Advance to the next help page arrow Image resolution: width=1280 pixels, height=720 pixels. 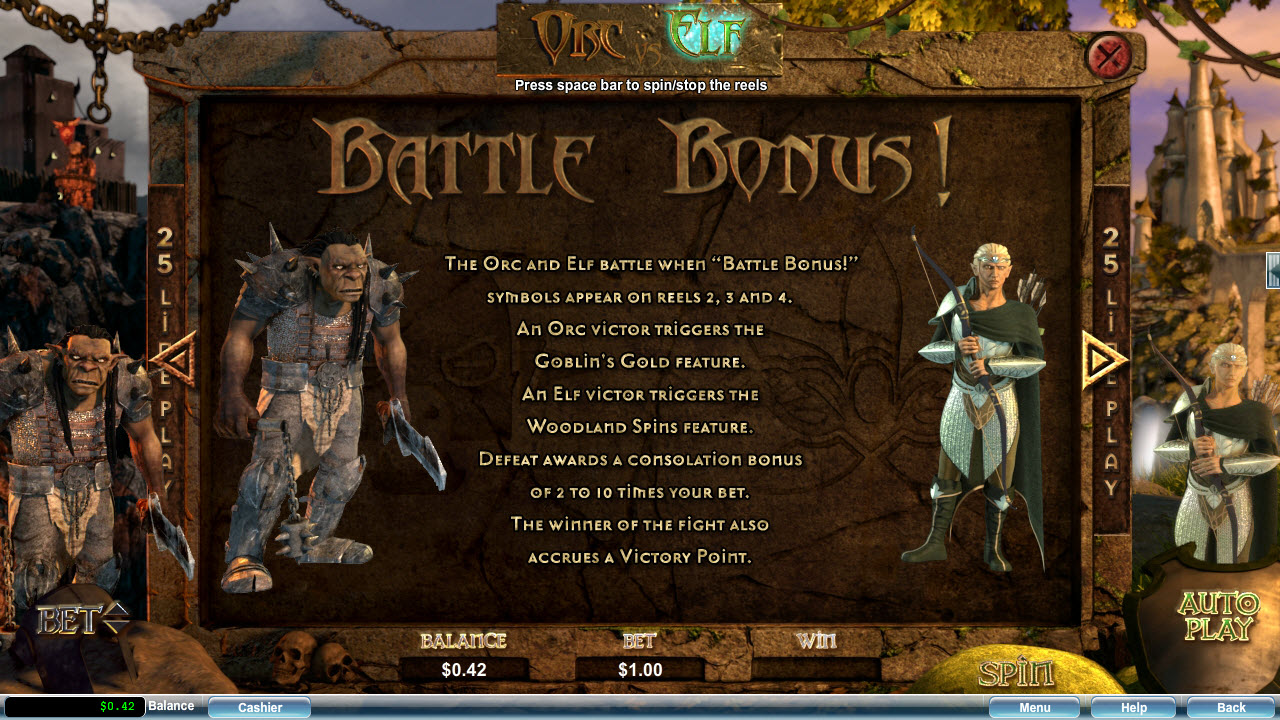coord(1103,358)
